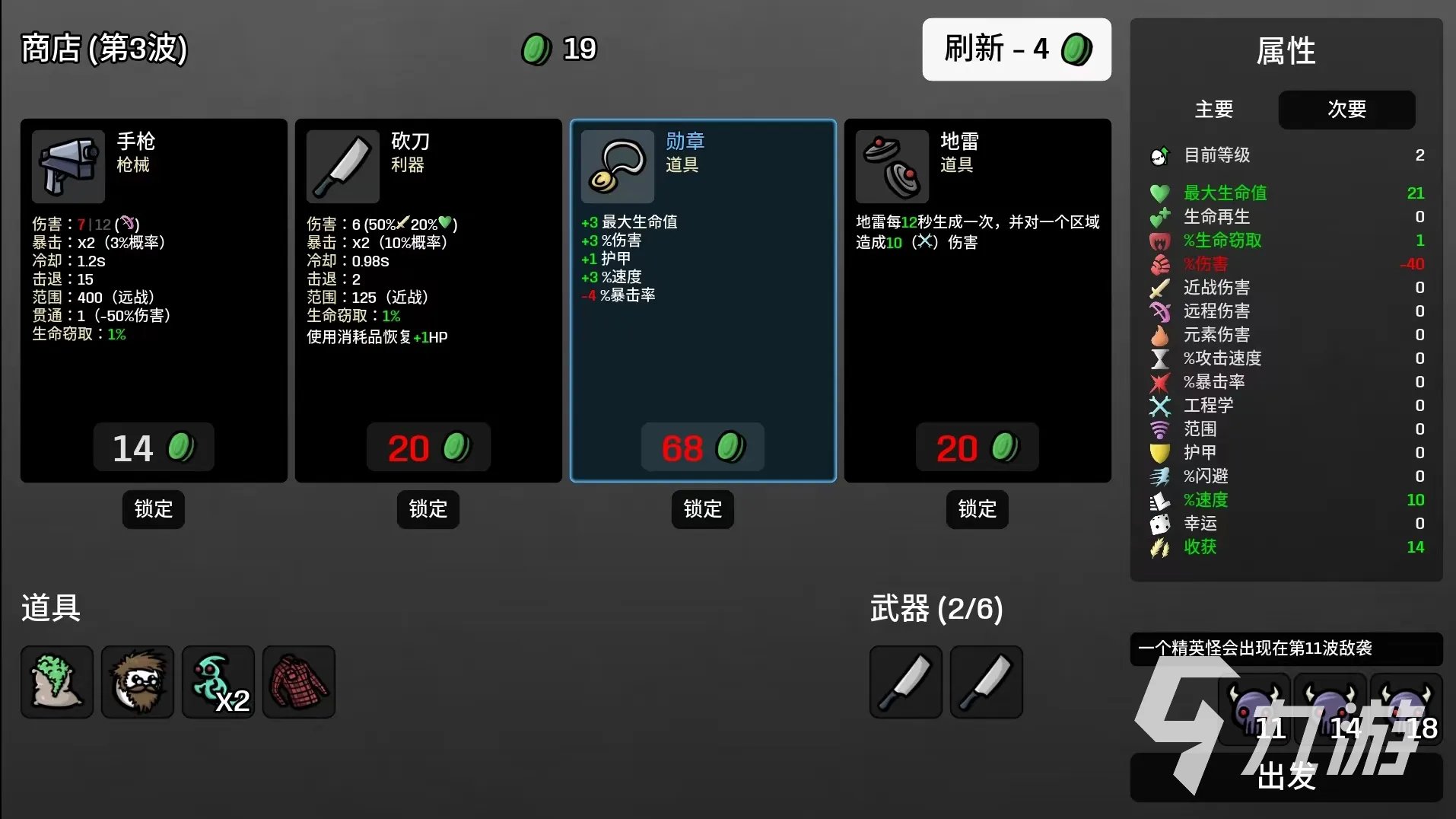This screenshot has width=1456, height=819.
Task: Toggle 锁定 lock under the medal
Action: 702,509
